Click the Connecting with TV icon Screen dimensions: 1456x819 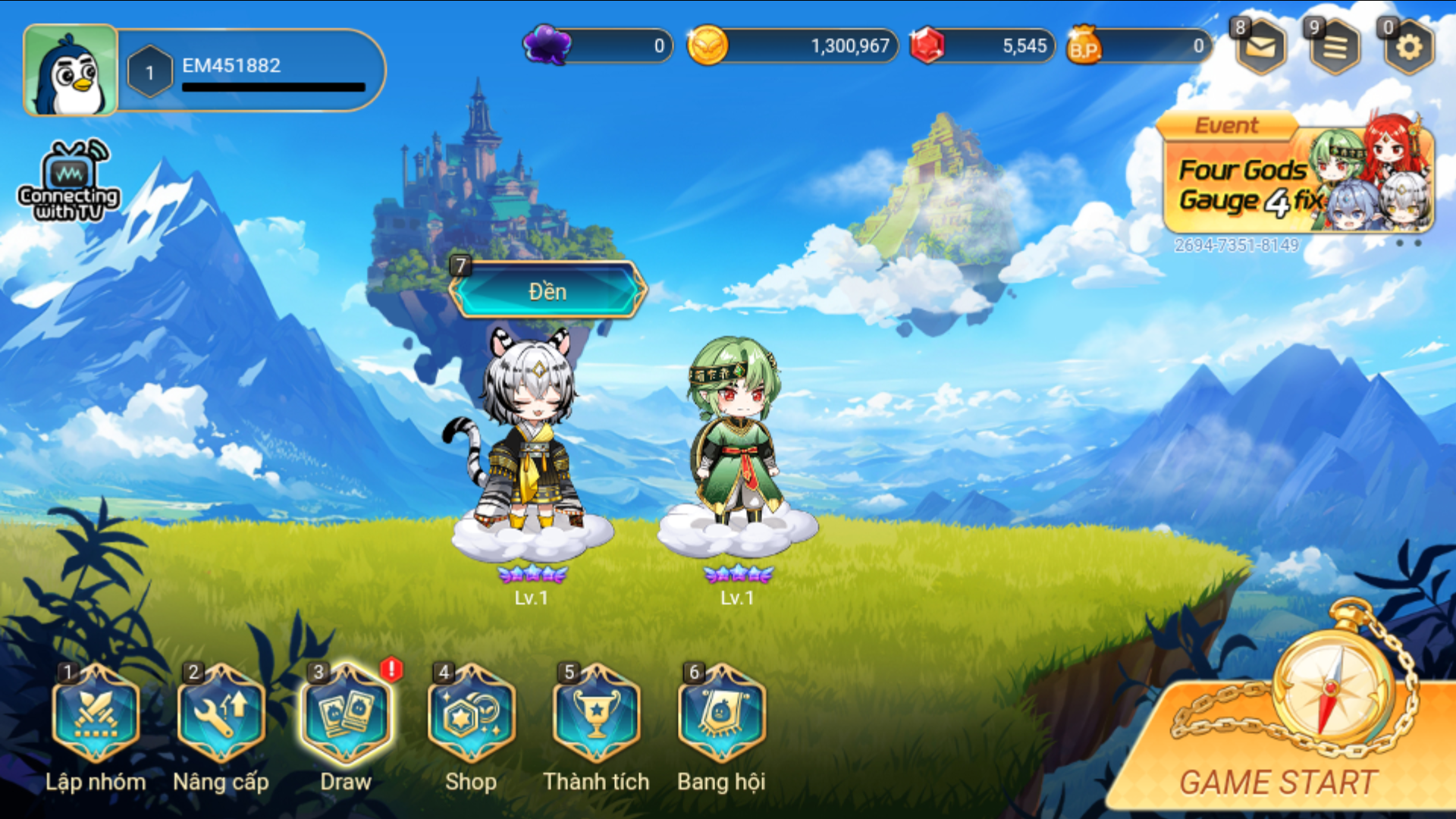69,182
